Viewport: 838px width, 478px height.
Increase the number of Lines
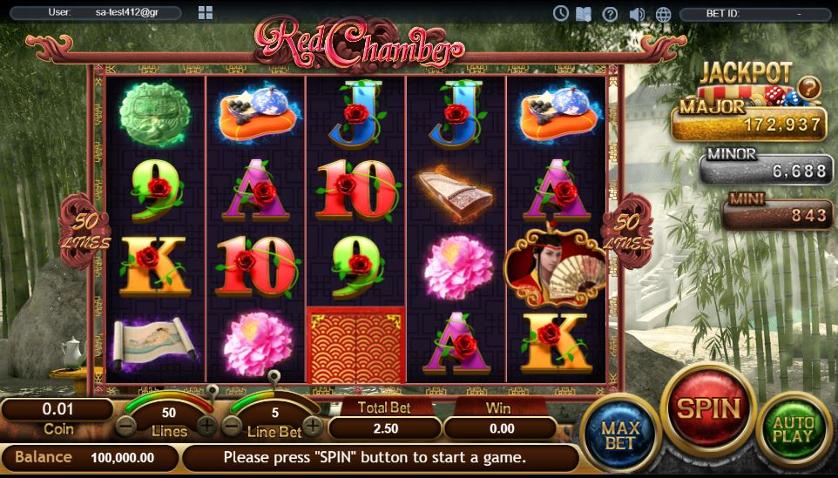tap(205, 424)
